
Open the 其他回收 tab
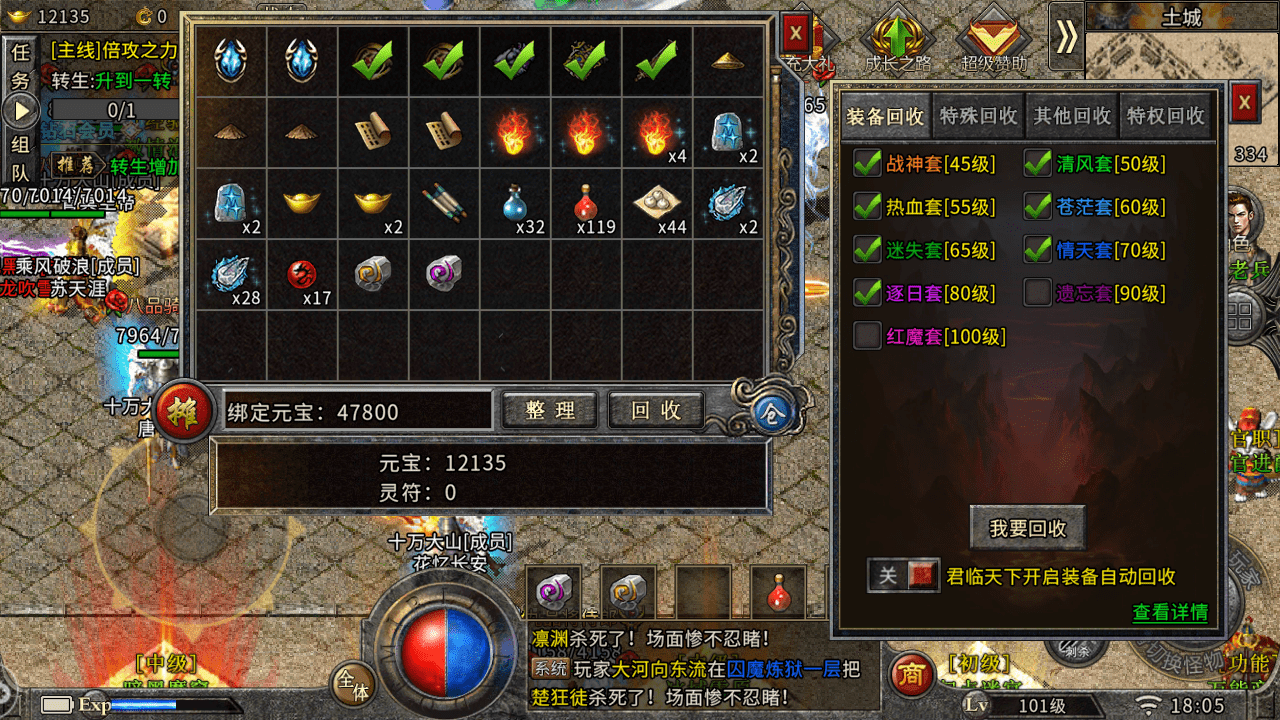click(x=1072, y=116)
